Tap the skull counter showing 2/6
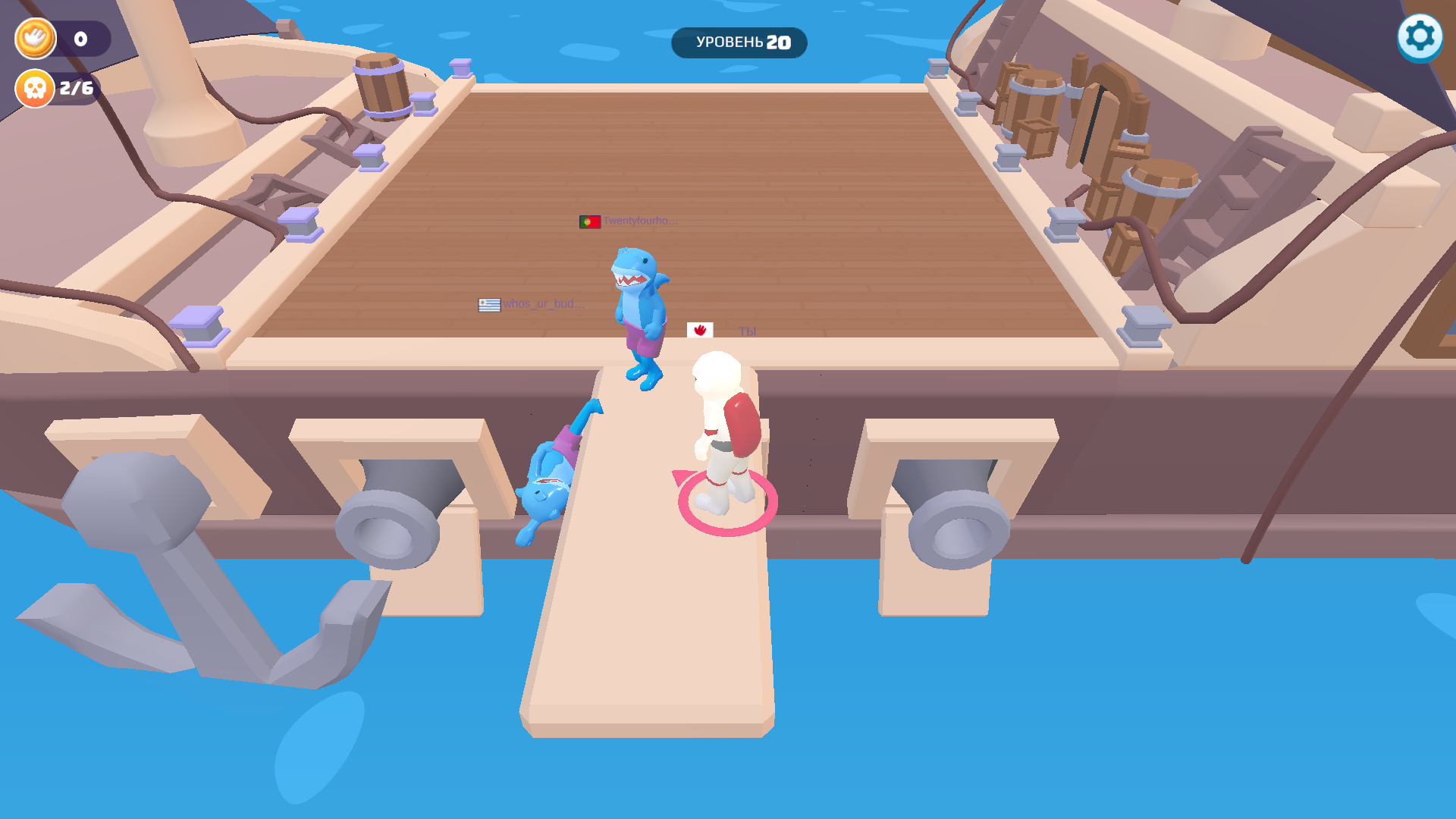The width and height of the screenshot is (1456, 819). click(x=76, y=88)
